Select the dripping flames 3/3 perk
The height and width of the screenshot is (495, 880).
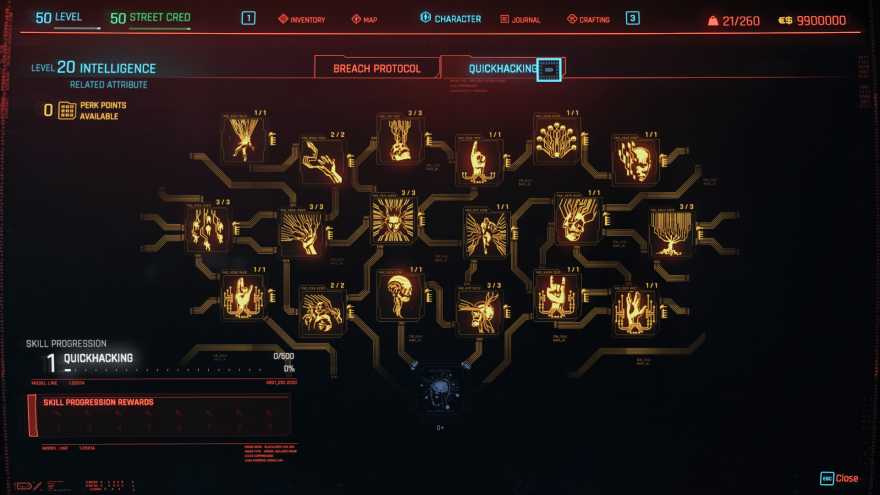(x=209, y=227)
